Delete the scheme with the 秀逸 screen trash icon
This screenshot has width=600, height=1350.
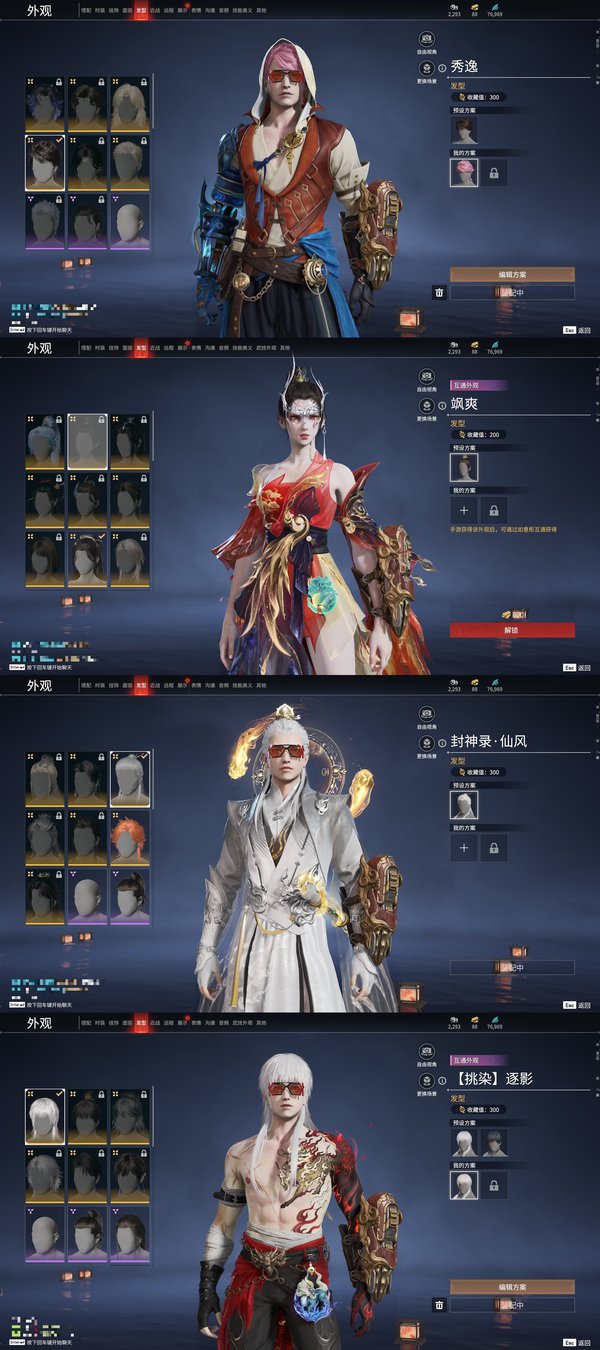point(438,292)
